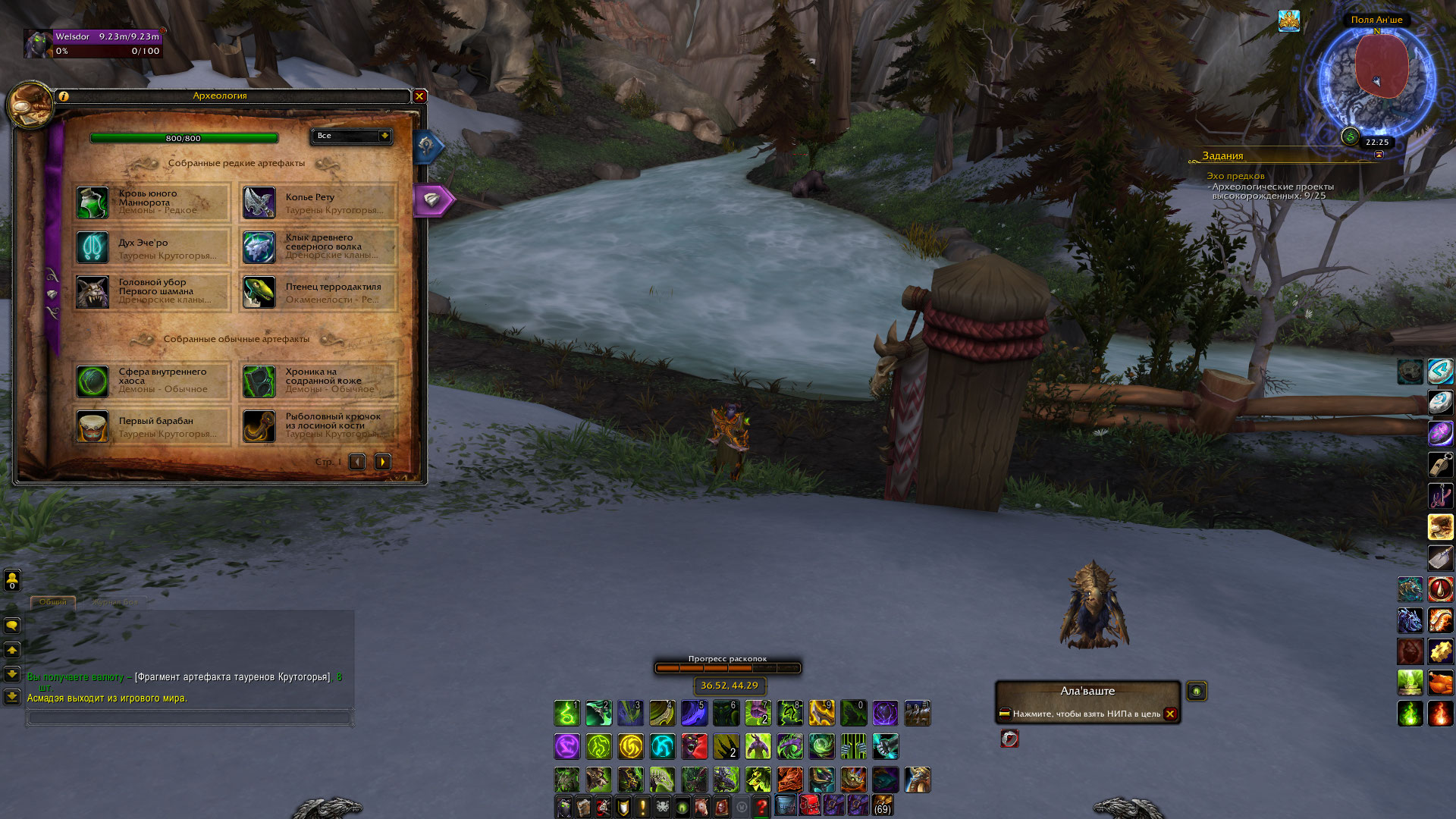
Task: Select the Кровь юного Маннорота artifact
Action: coord(152,202)
